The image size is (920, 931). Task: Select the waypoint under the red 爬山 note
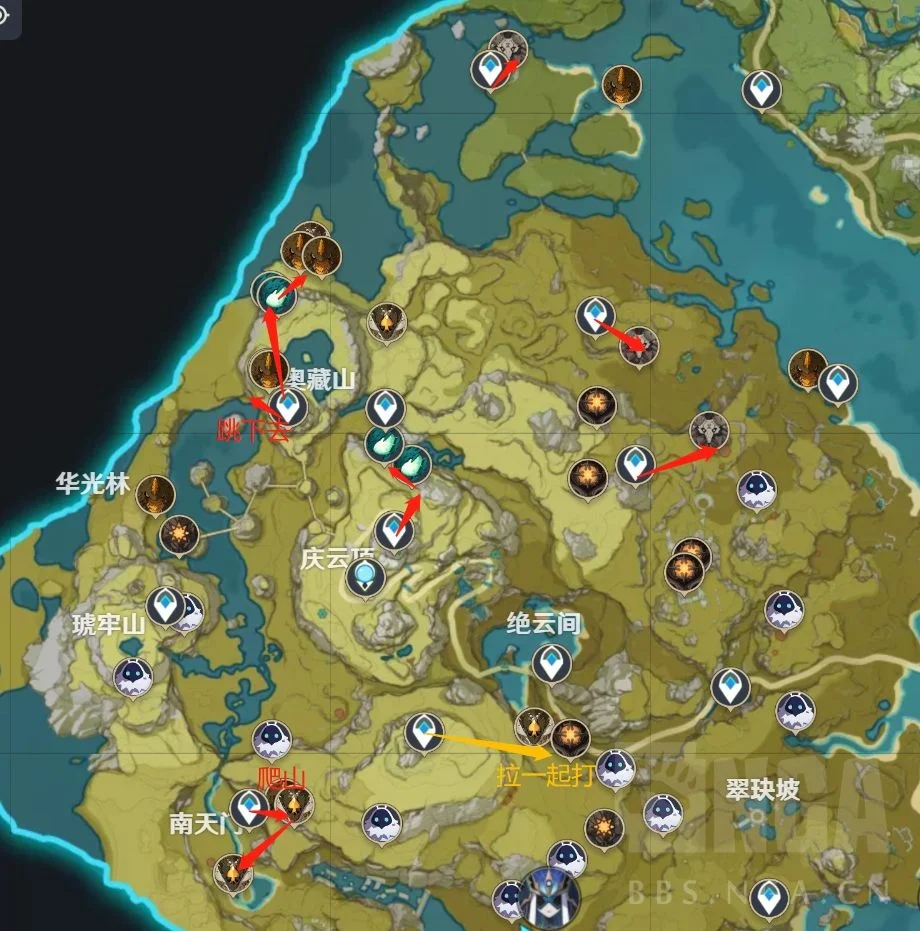click(x=248, y=807)
